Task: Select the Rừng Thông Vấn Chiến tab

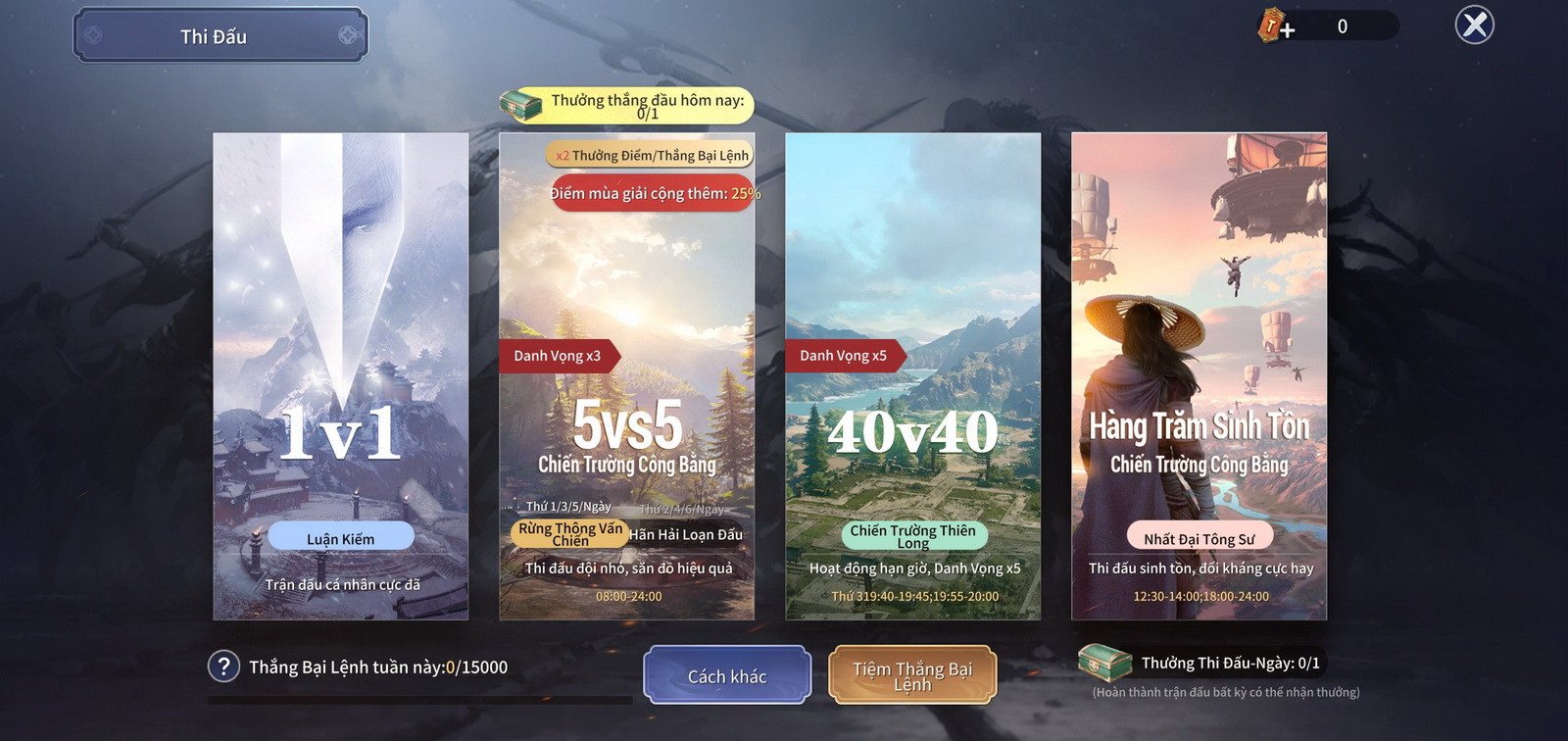Action: (570, 534)
